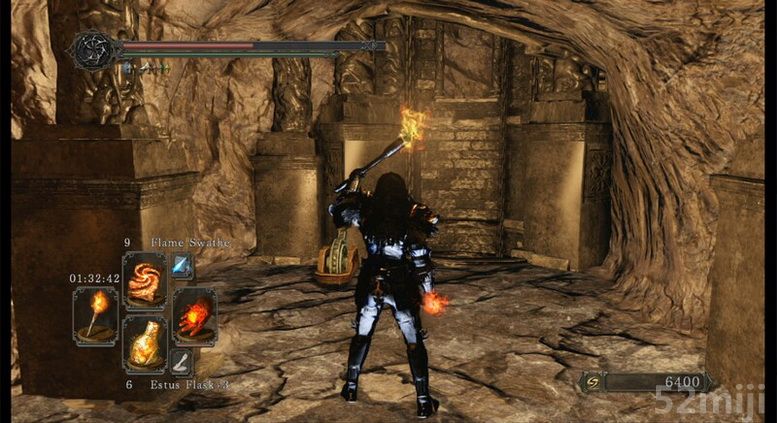This screenshot has width=777, height=423.
Task: Choose the torch in the left-hand slot
Action: click(x=96, y=315)
